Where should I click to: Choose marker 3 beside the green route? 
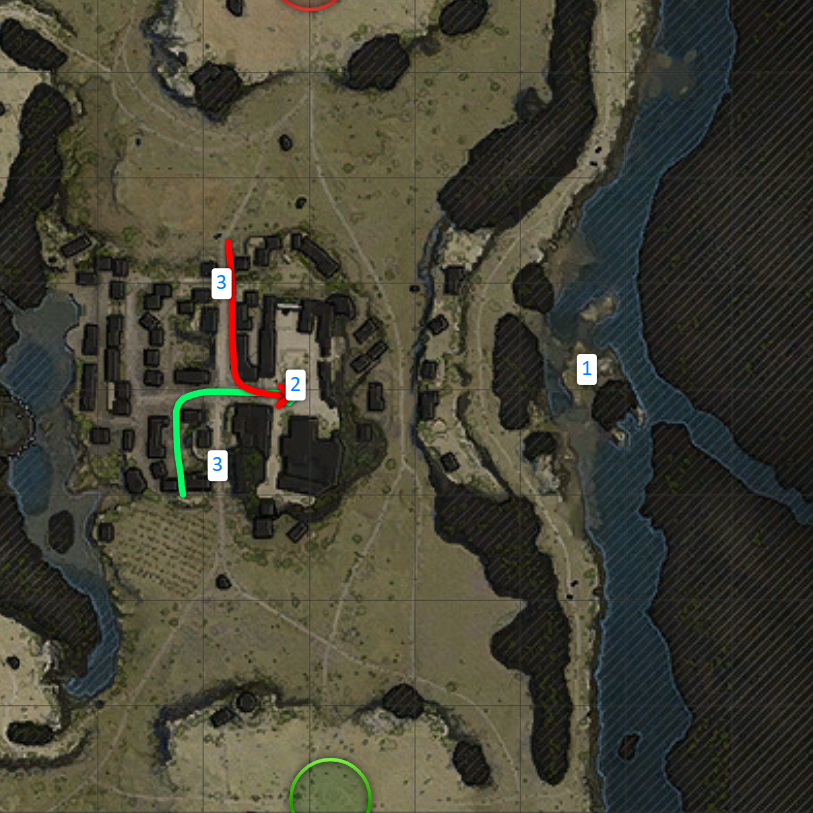tap(217, 464)
